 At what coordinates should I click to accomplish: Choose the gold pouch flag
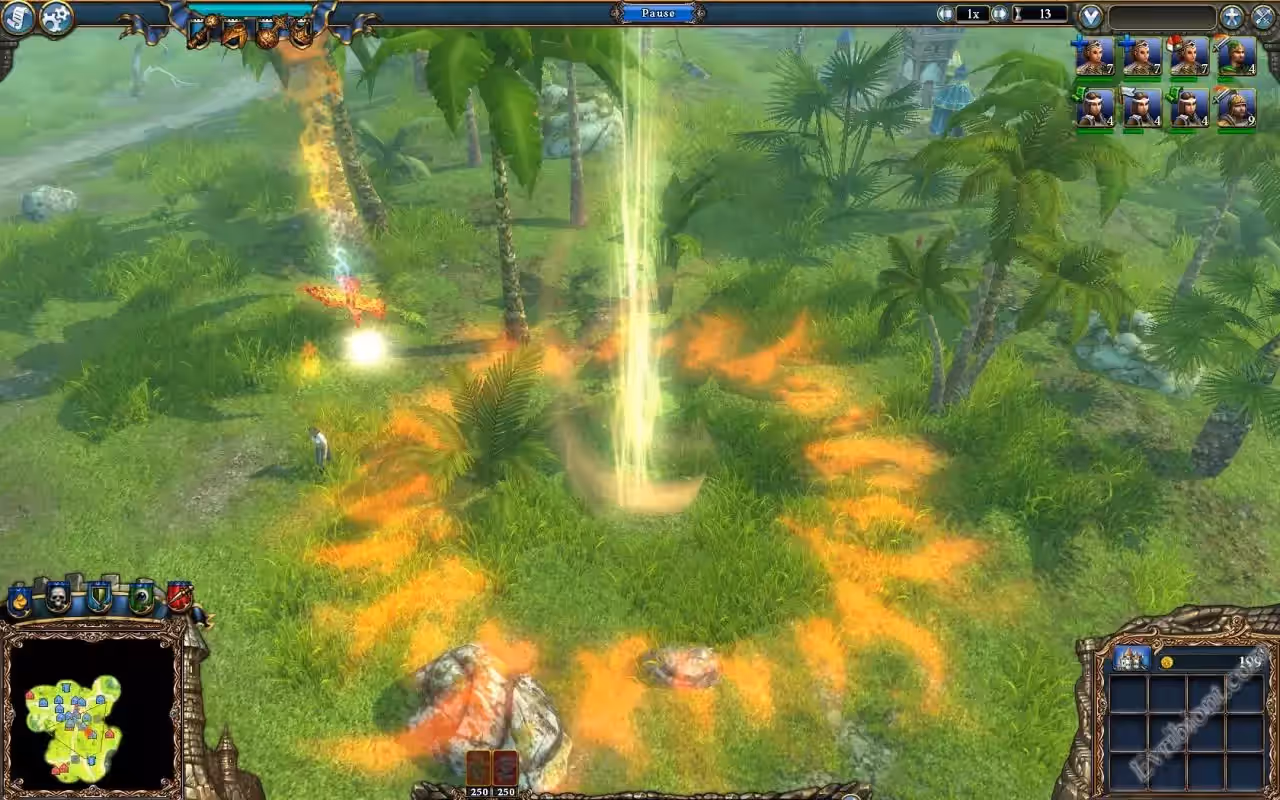pos(20,600)
